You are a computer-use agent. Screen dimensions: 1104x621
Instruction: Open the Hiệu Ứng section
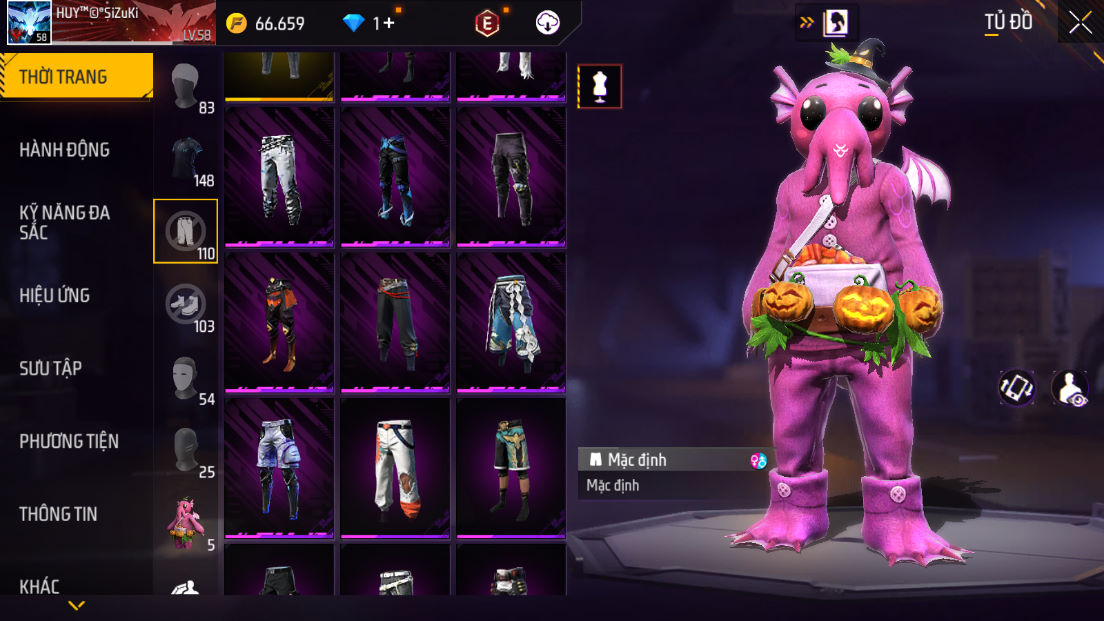click(x=55, y=295)
